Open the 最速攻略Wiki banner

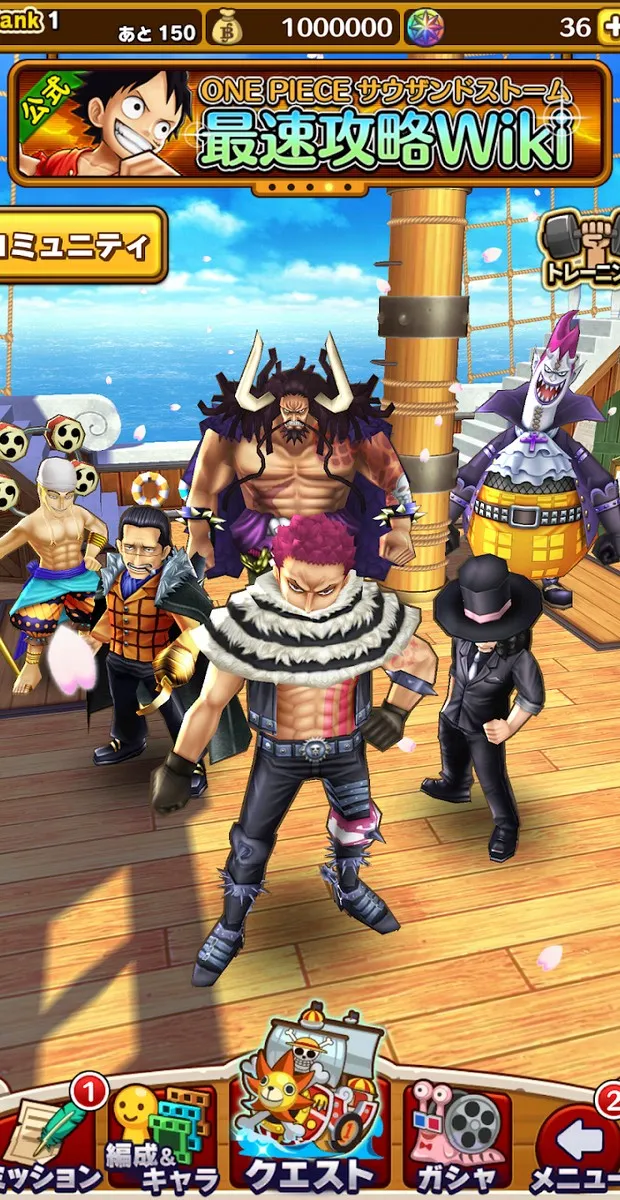click(308, 122)
